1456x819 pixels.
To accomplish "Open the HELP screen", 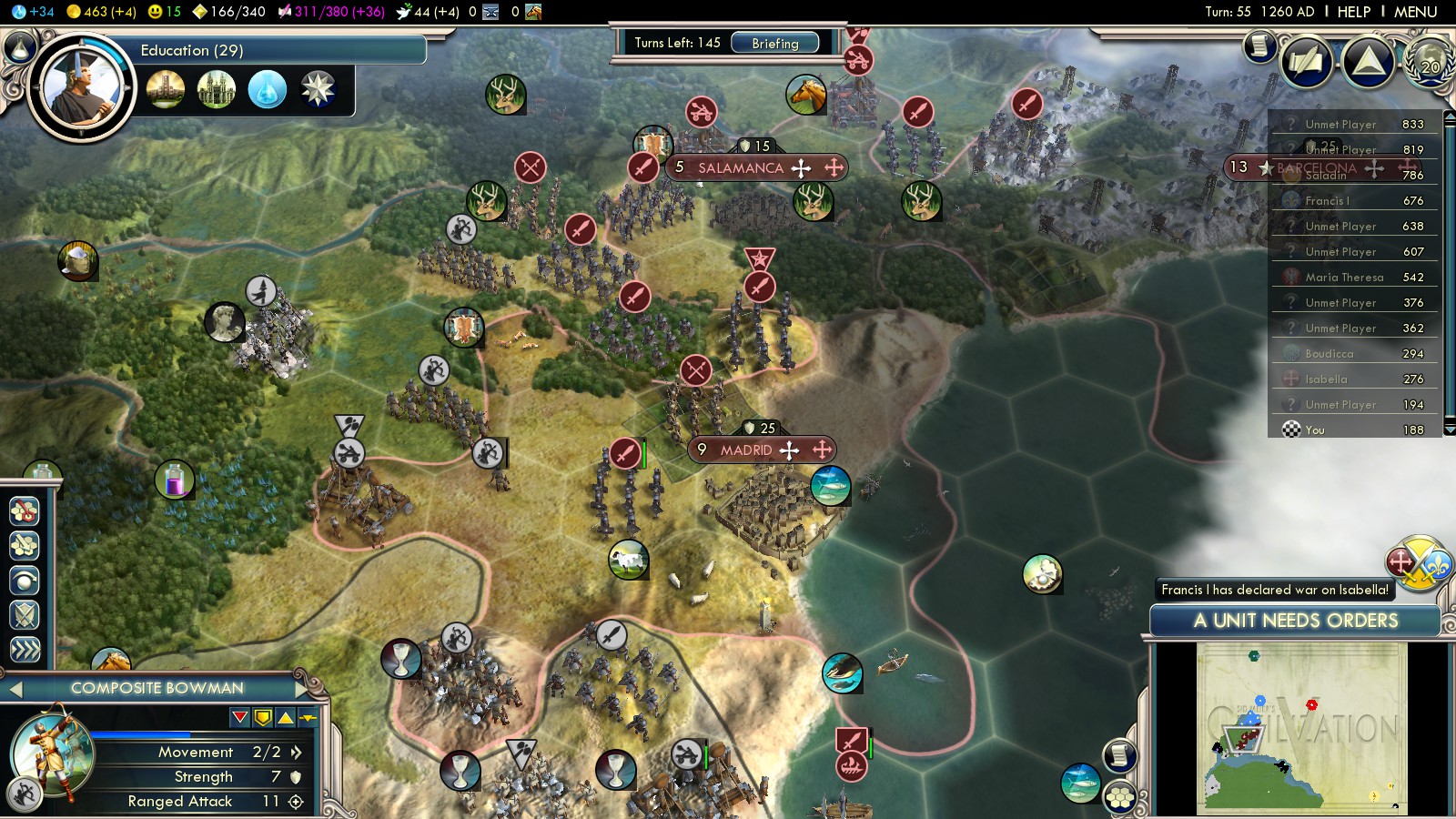I will pos(1353,12).
